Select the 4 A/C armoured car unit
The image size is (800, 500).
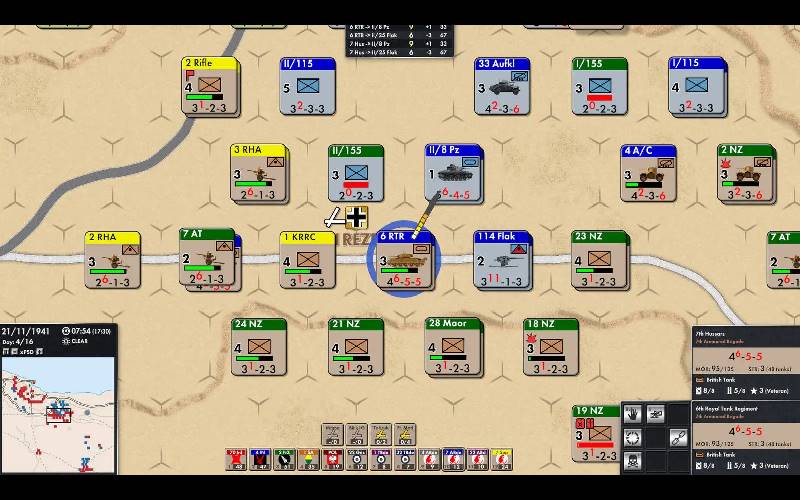click(x=648, y=174)
